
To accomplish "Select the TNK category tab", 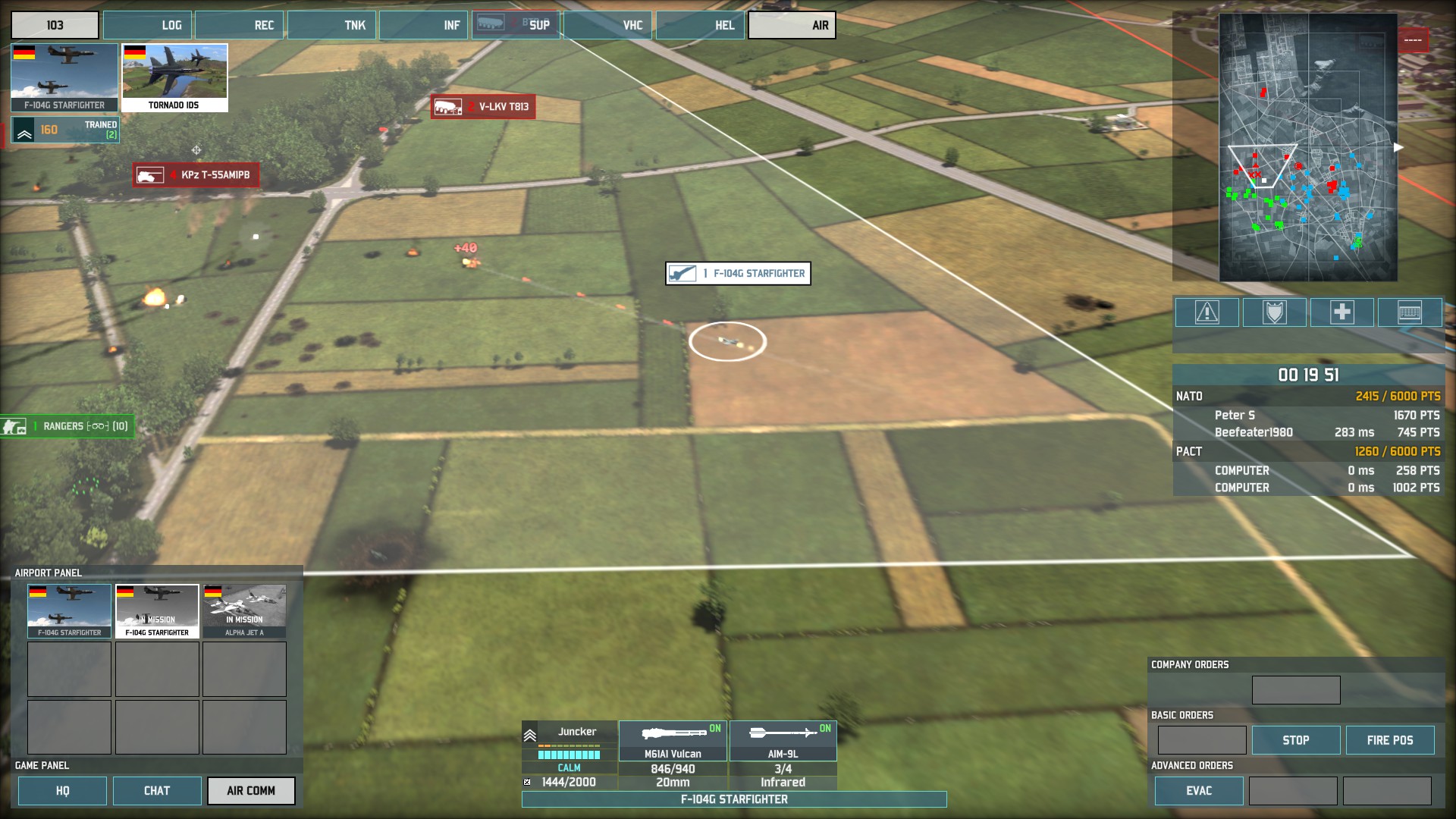I will (x=332, y=25).
